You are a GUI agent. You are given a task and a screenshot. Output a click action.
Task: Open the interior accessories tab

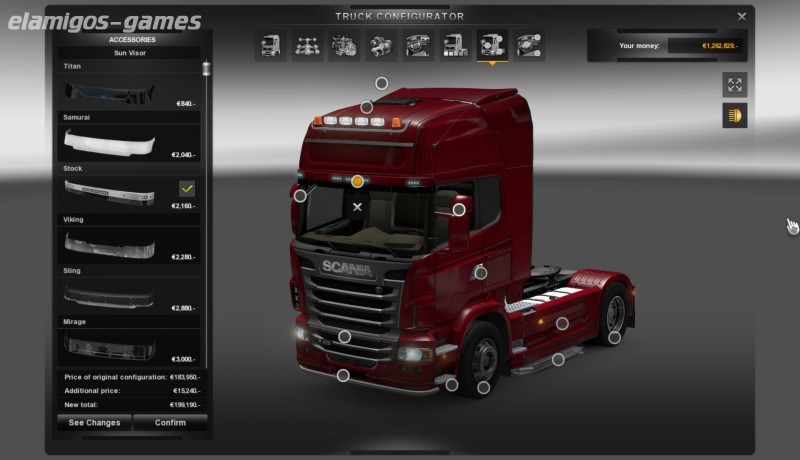pyautogui.click(x=528, y=45)
